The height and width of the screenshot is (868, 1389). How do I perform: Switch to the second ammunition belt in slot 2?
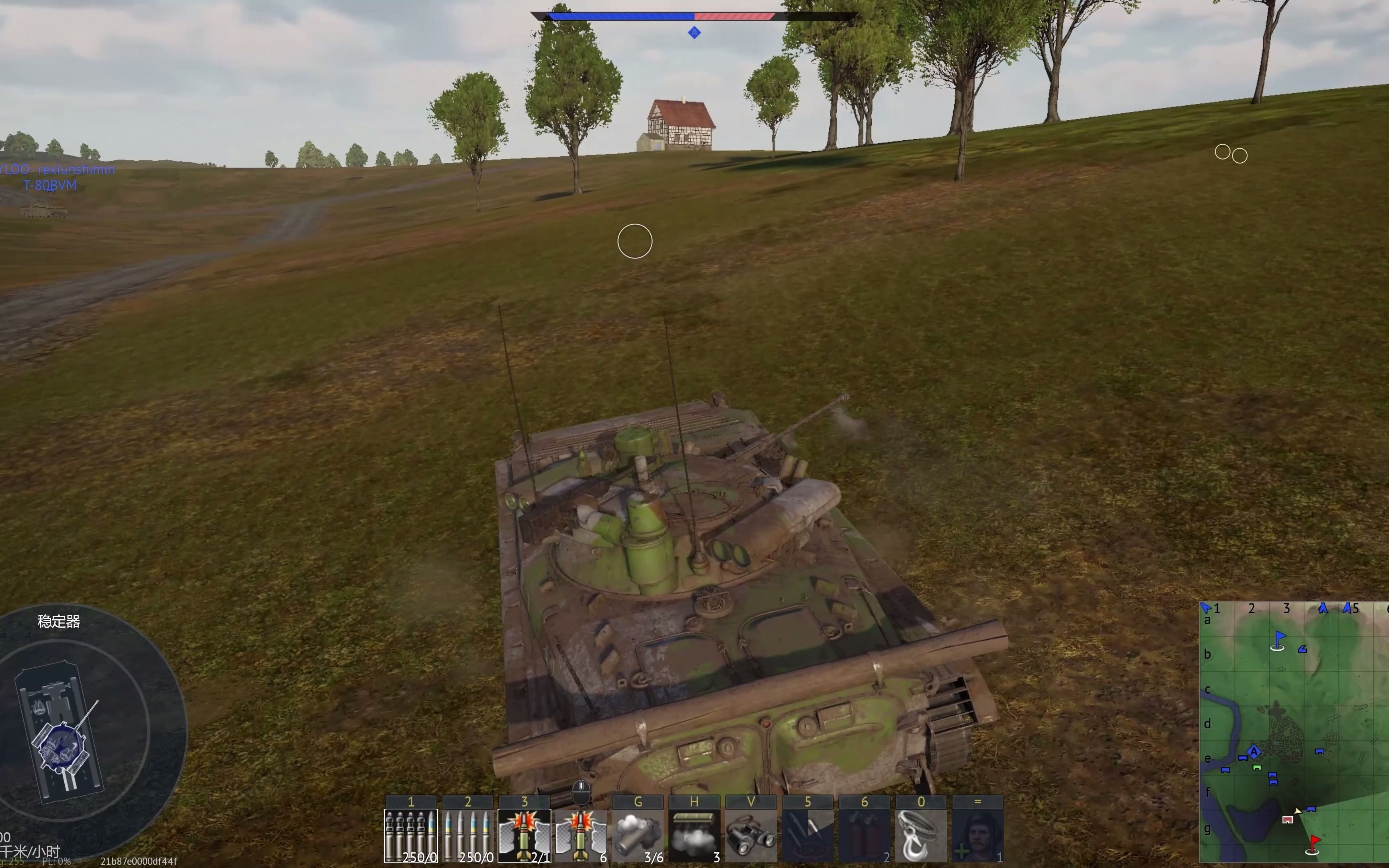tap(468, 835)
